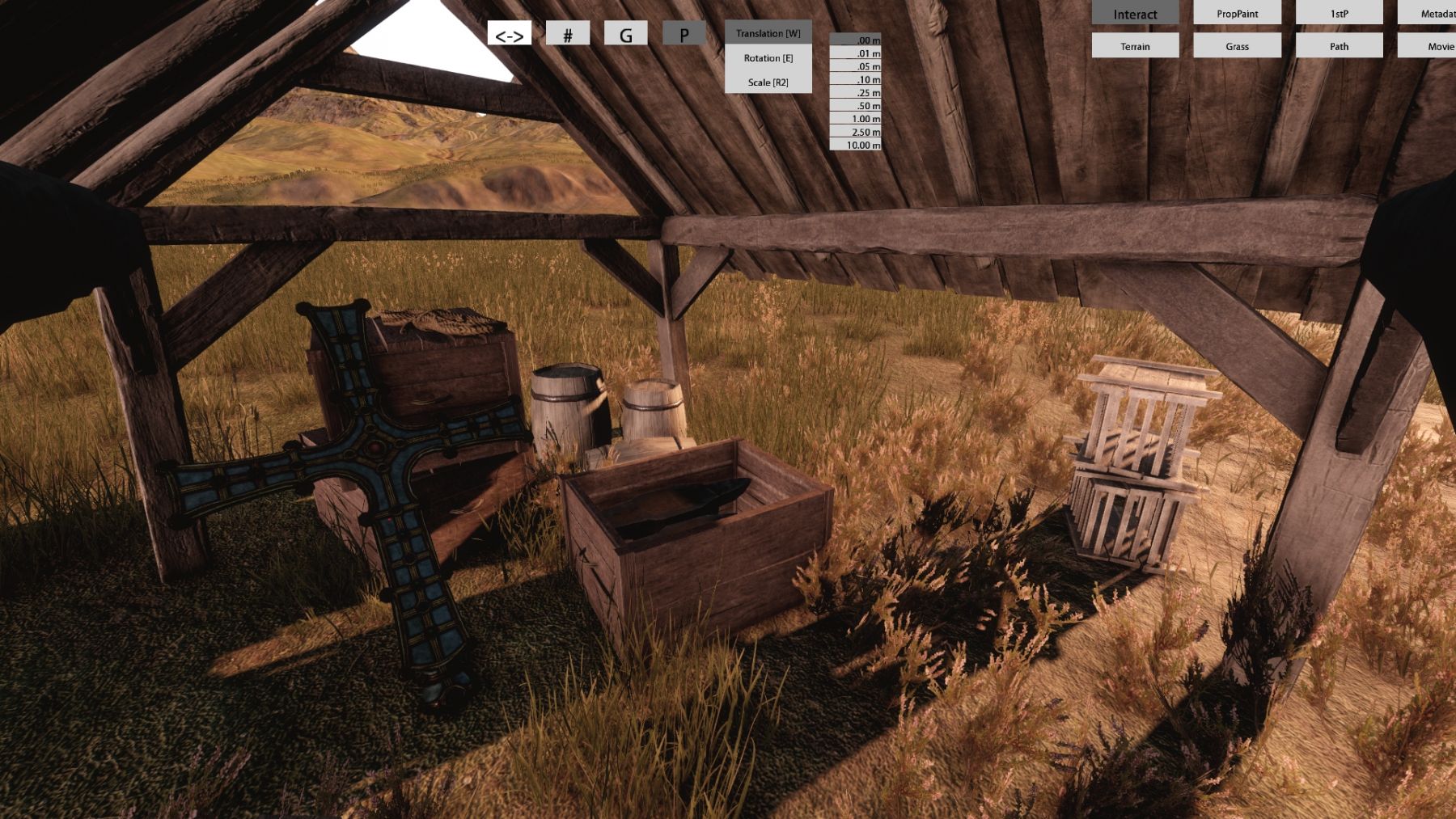This screenshot has width=1456, height=819.
Task: Set snapping to 1.00 m
Action: click(856, 119)
